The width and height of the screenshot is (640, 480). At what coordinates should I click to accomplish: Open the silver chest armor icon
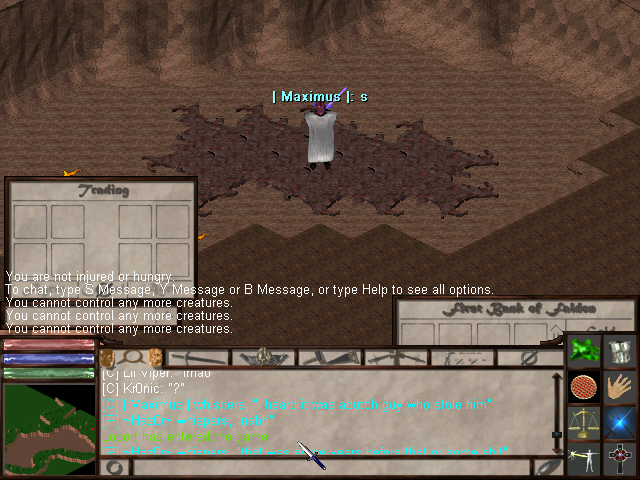[620, 352]
